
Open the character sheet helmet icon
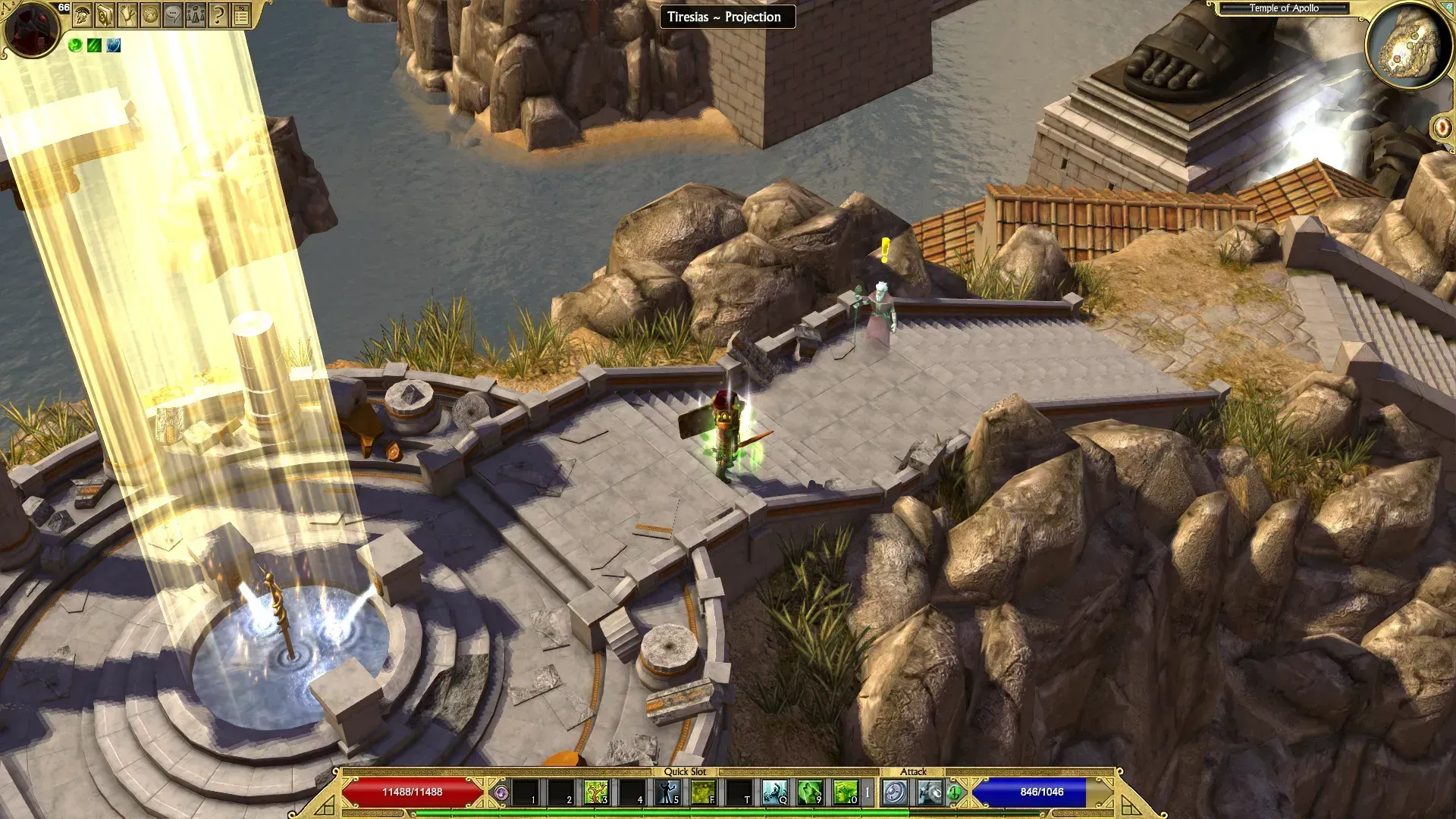coord(83,15)
